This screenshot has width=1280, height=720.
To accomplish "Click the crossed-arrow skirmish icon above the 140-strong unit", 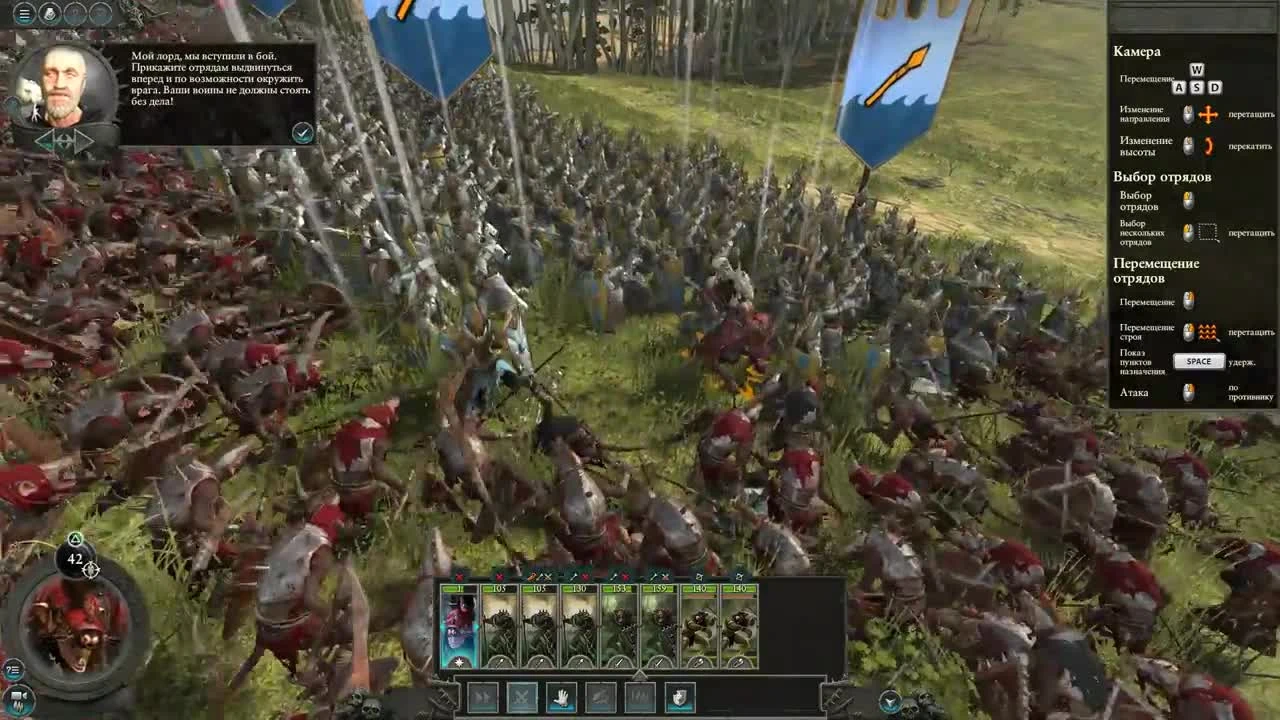I will pos(700,575).
